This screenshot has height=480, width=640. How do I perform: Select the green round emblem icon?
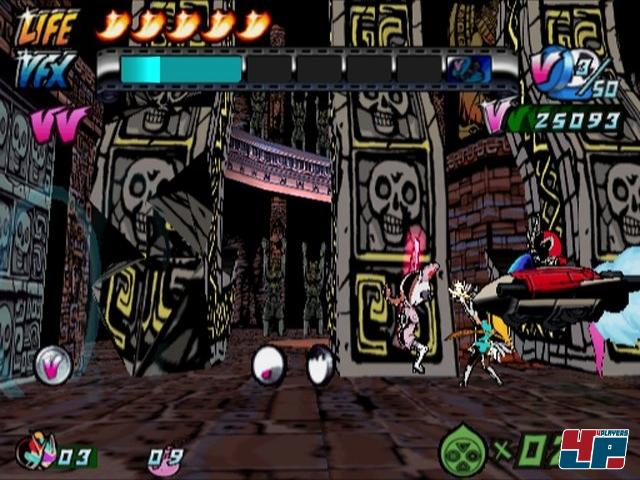[x=461, y=452]
